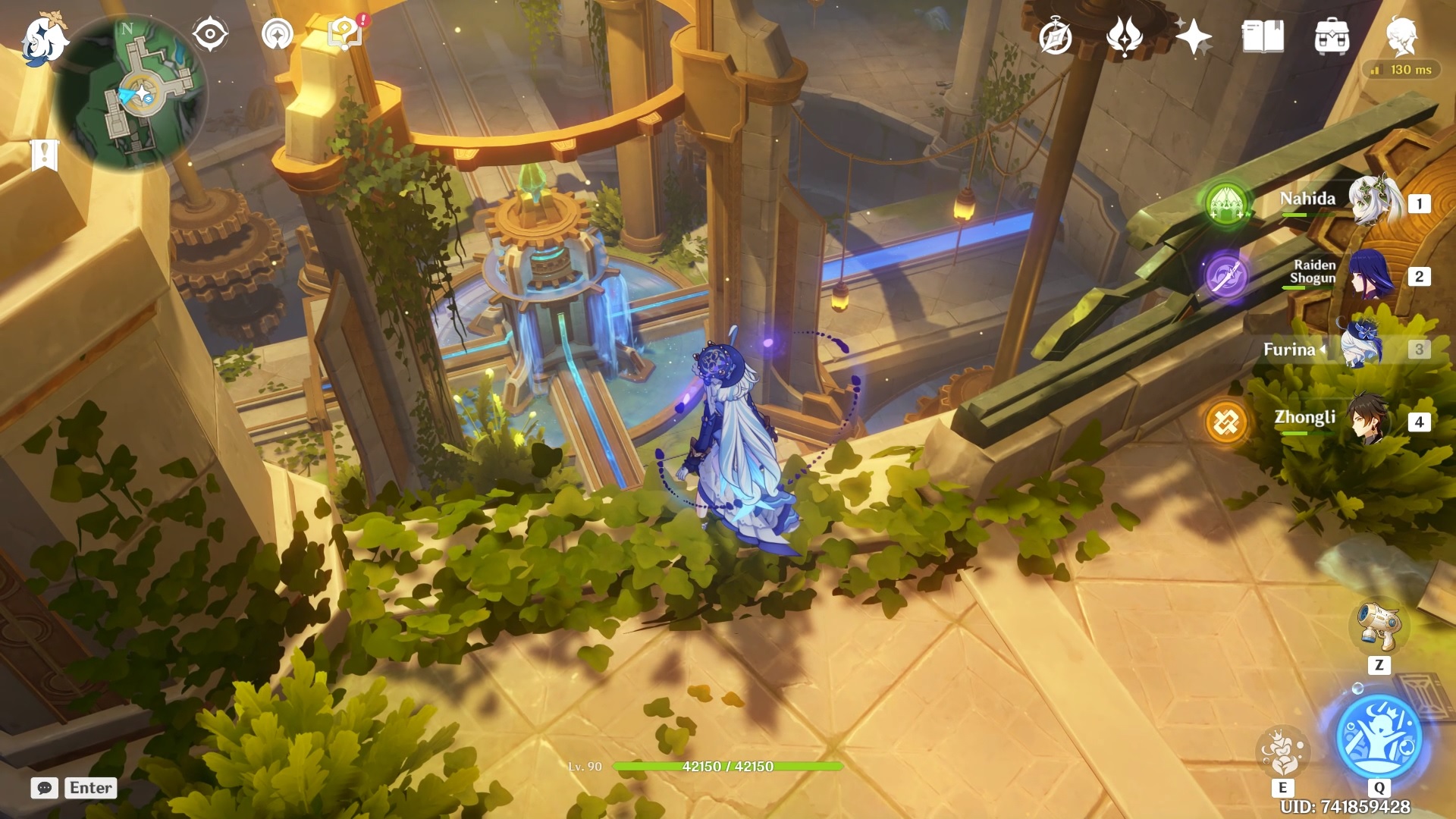Open the tutorial notification with red alert
1456x819 pixels.
tap(346, 34)
